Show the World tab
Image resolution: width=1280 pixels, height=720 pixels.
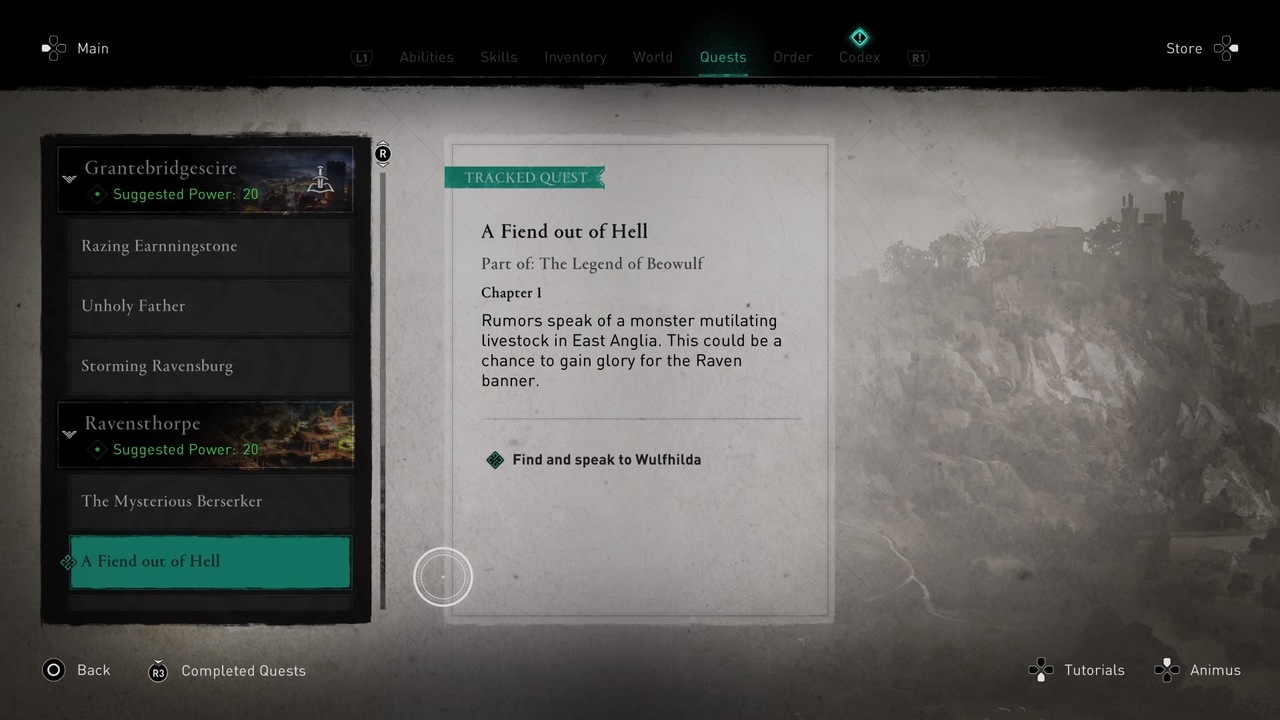(652, 57)
